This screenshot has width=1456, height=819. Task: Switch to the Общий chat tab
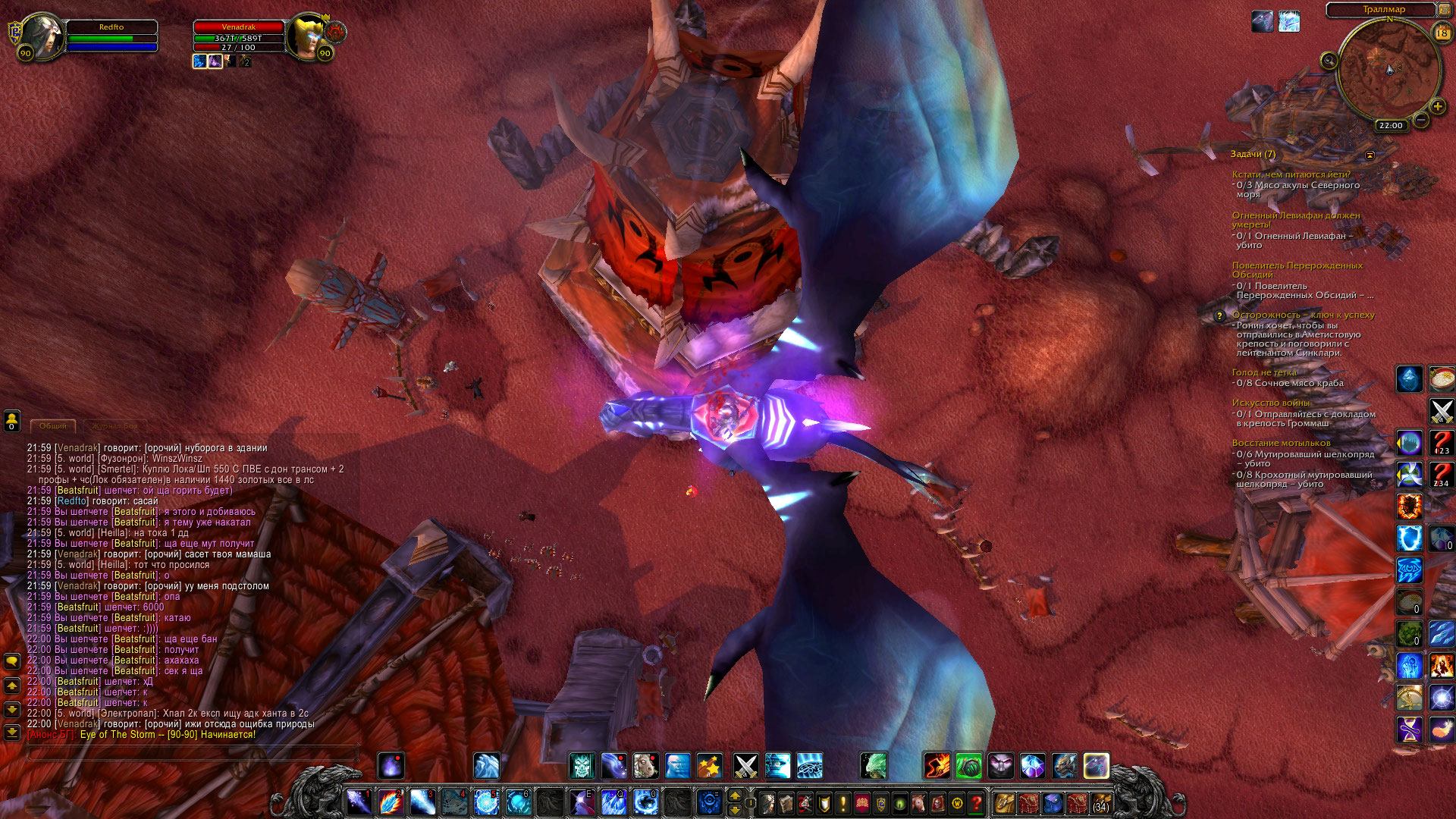click(53, 426)
